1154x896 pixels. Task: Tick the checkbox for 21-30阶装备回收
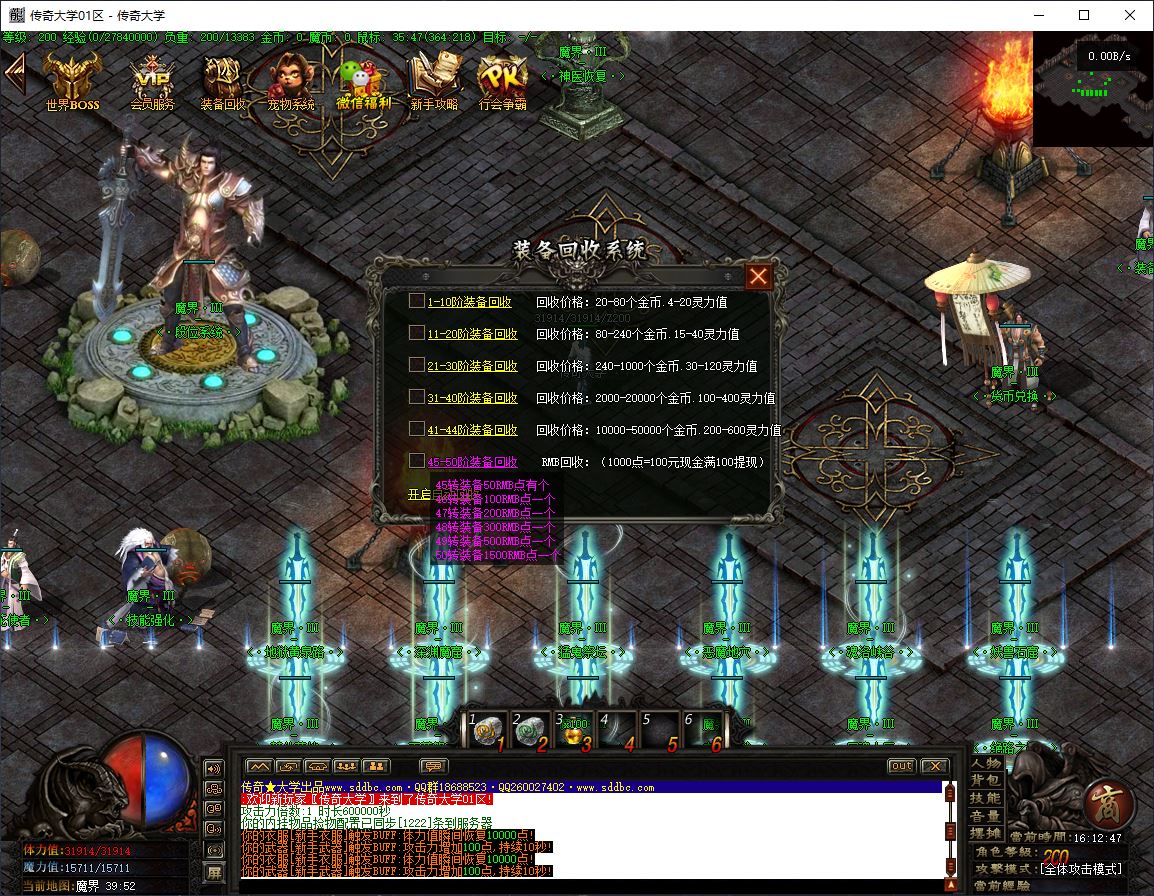[416, 365]
